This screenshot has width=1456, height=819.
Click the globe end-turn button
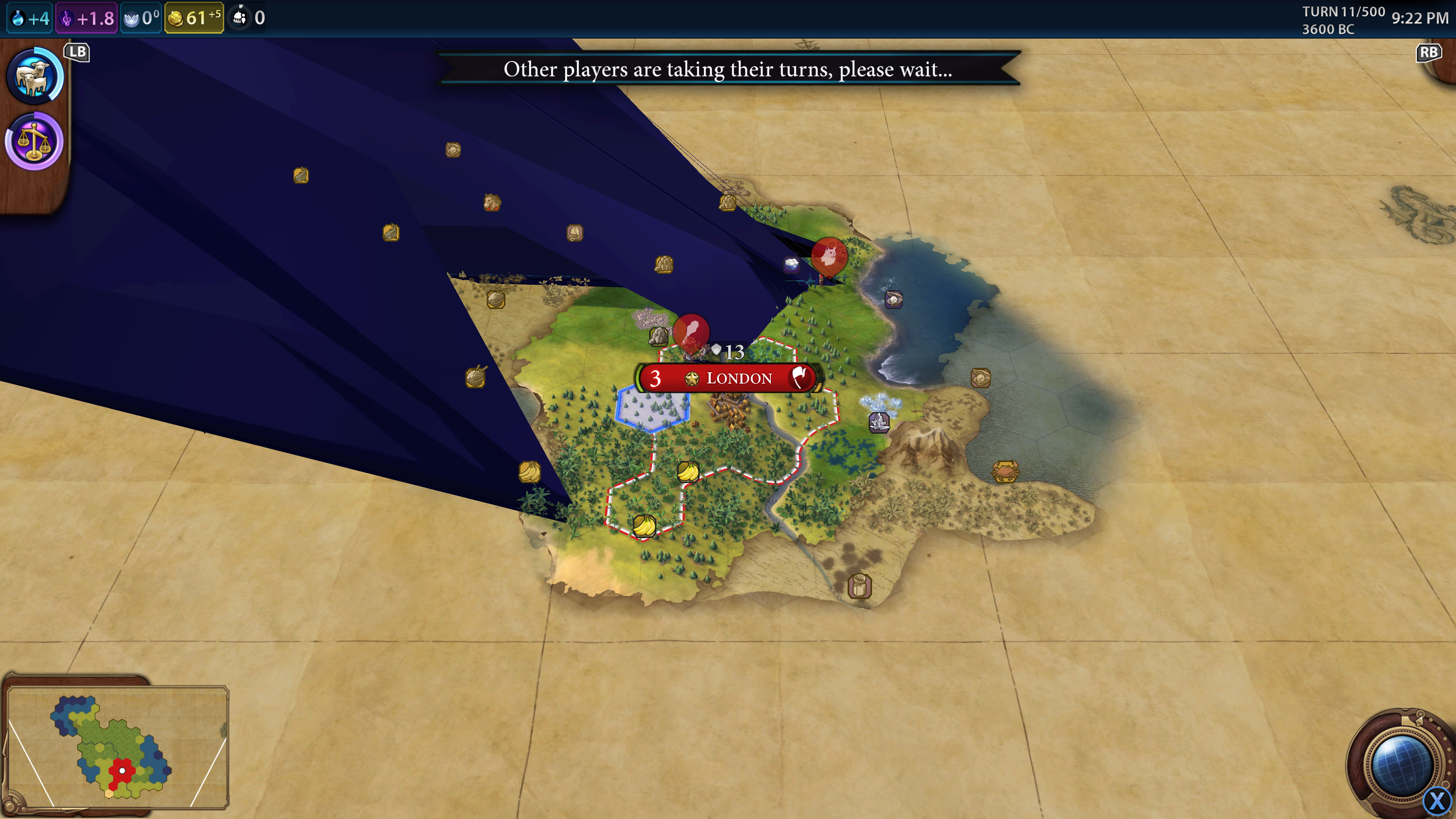1400,764
